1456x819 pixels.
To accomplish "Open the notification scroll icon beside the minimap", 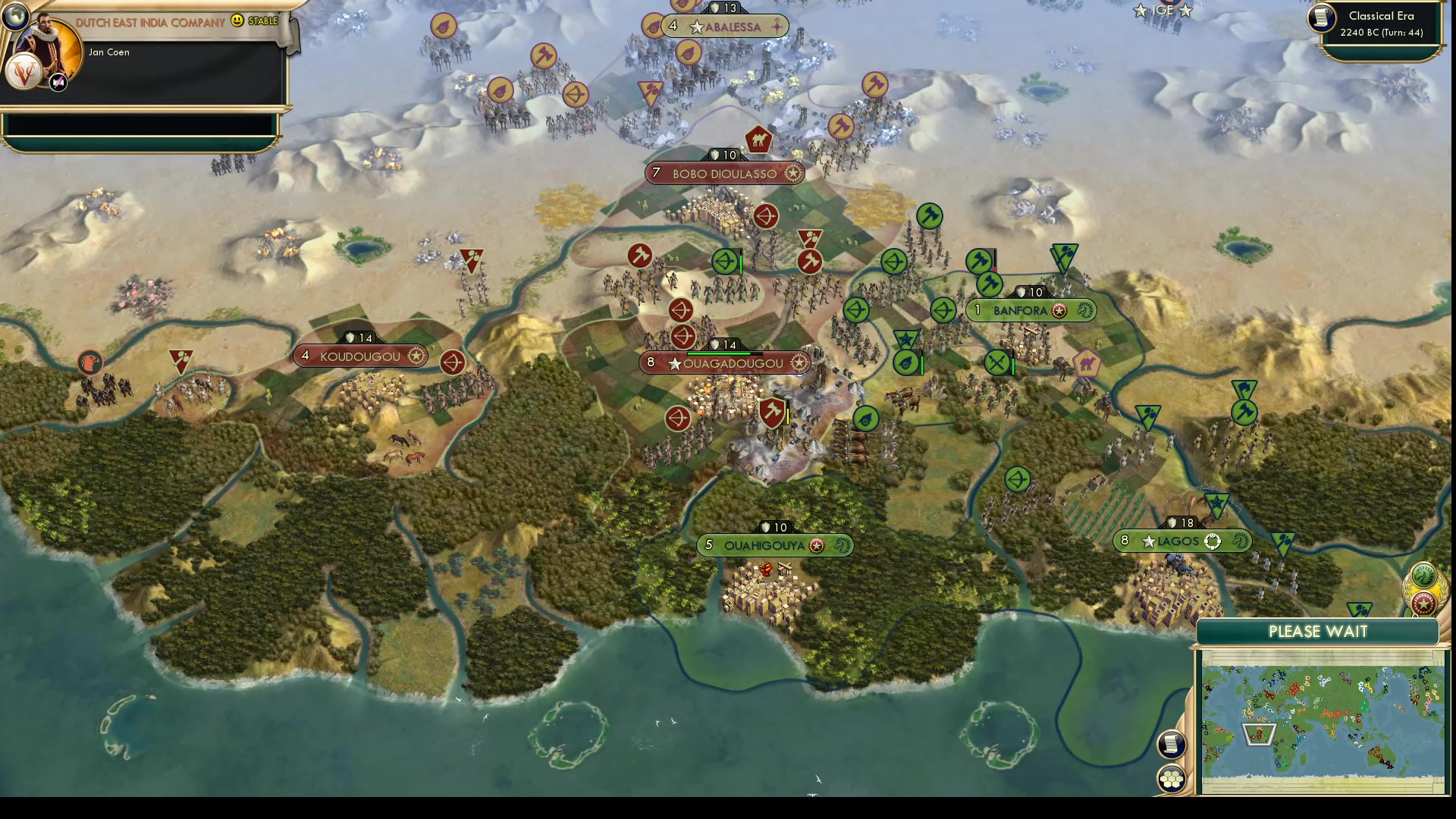I will pos(1172,745).
